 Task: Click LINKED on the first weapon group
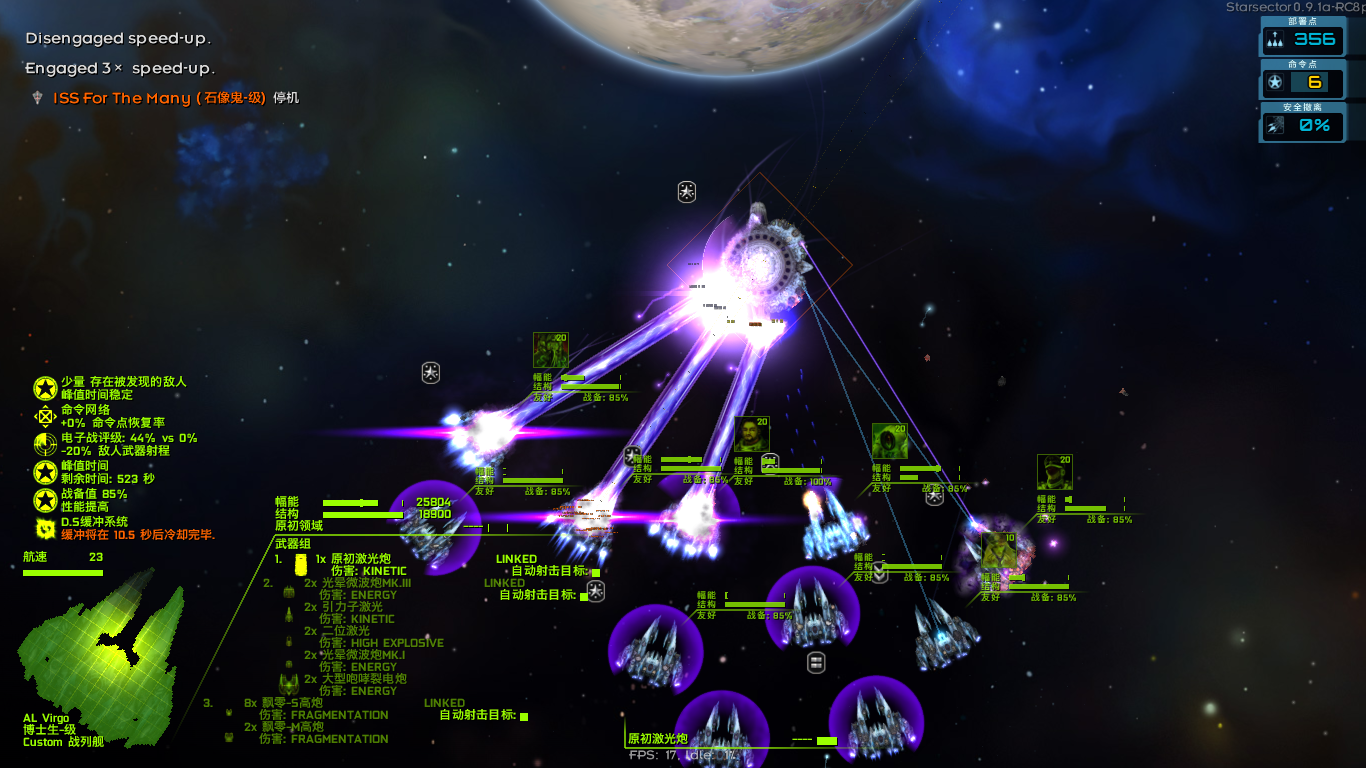516,559
